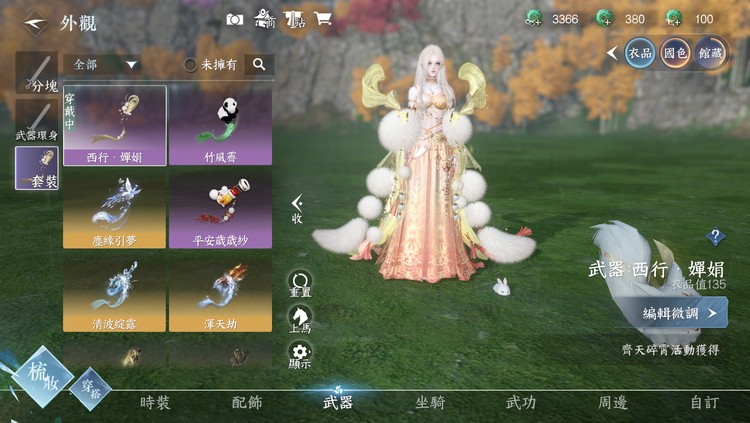Open the shopping cart
This screenshot has width=750, height=423.
click(323, 19)
